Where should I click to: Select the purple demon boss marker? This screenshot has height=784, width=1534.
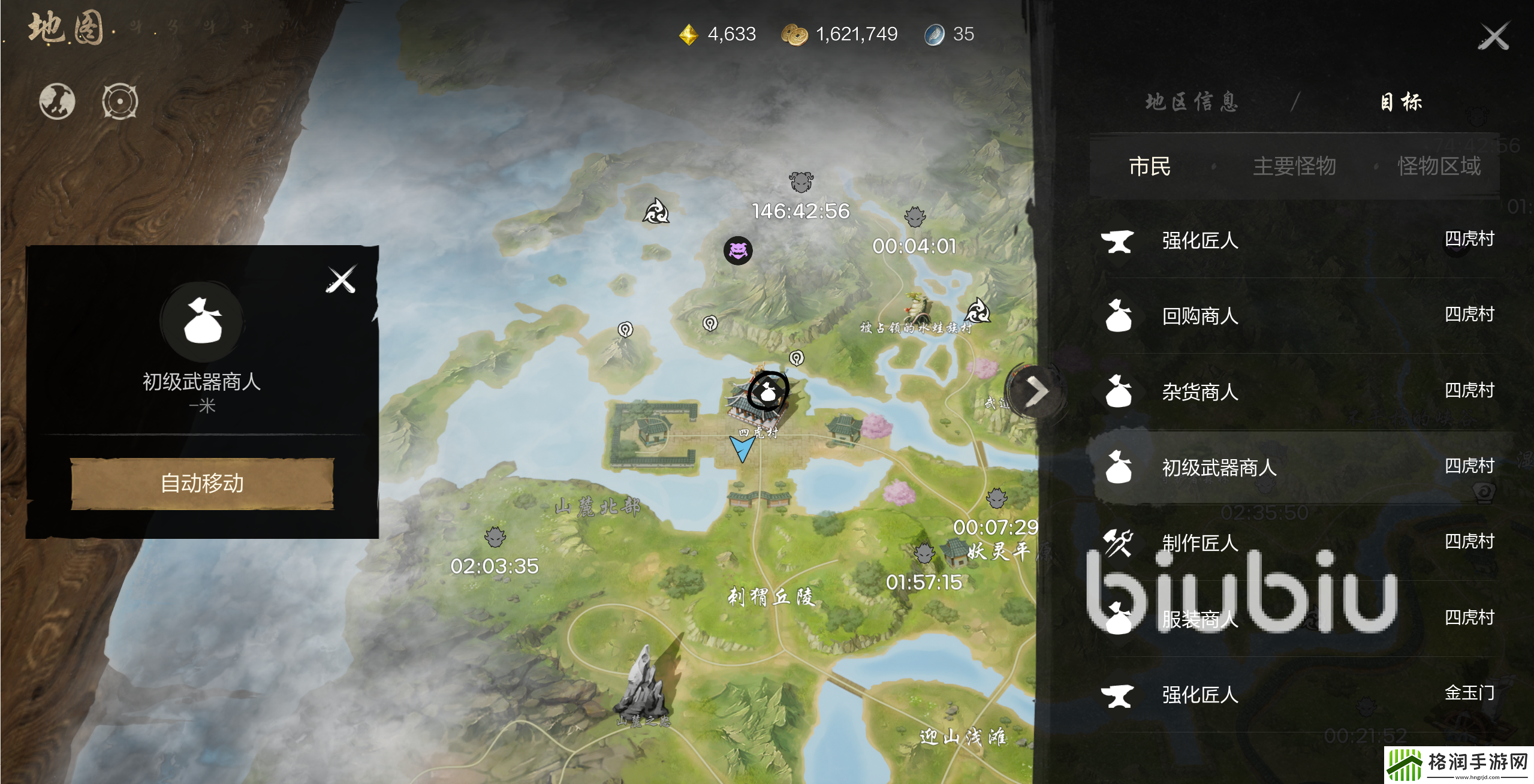(x=738, y=250)
